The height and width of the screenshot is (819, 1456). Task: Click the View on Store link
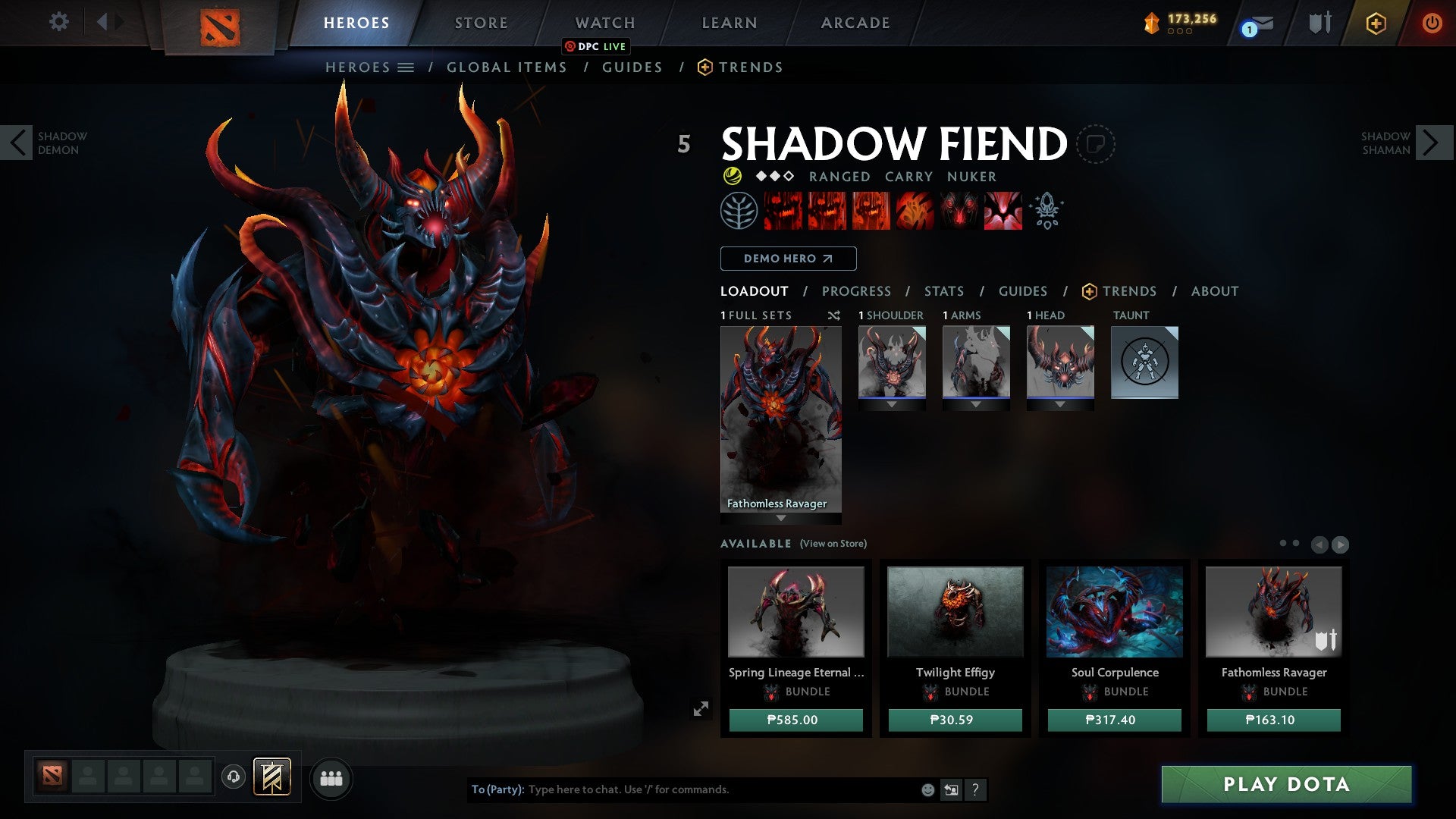(833, 544)
